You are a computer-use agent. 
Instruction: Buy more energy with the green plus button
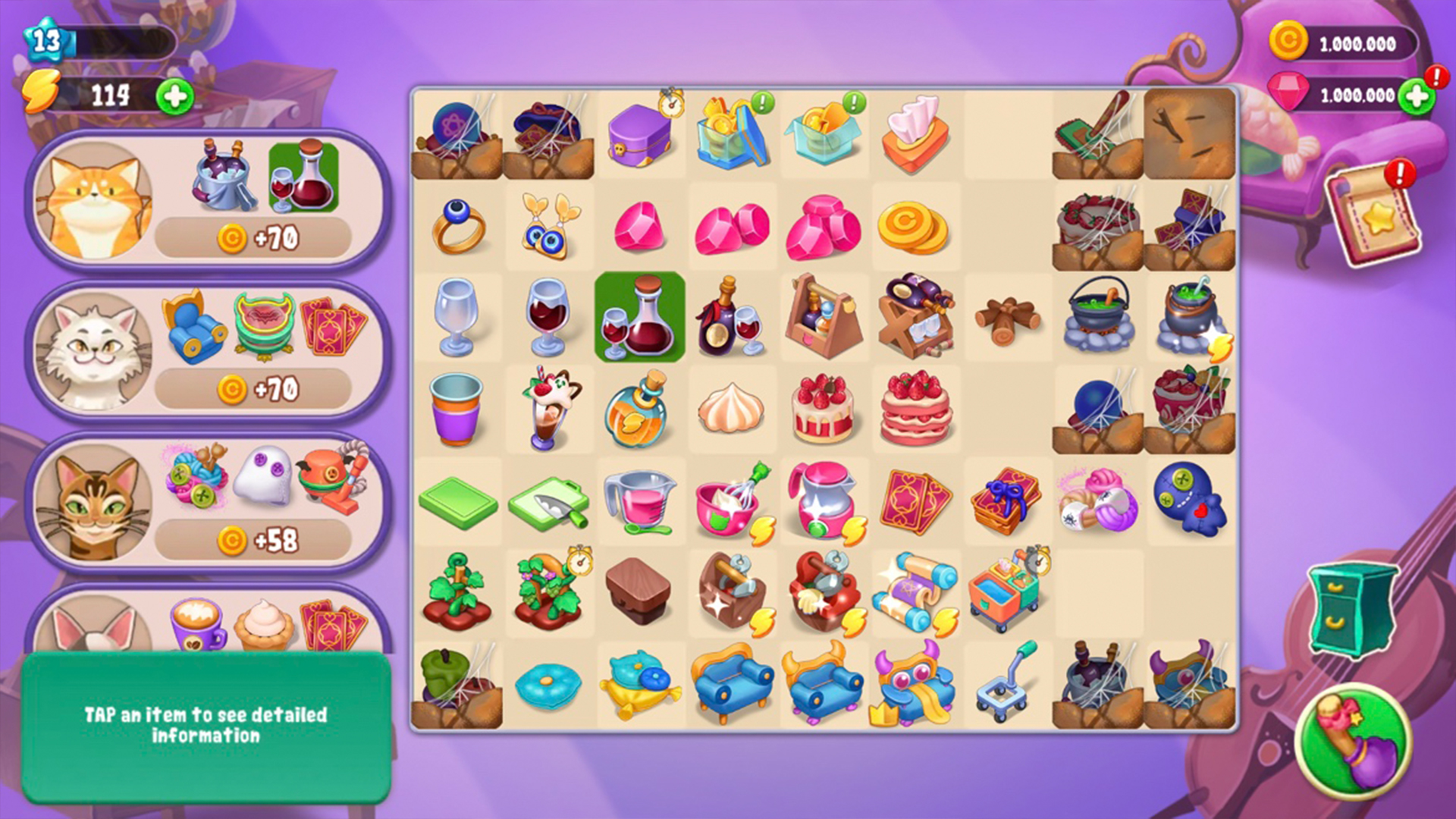tap(176, 97)
